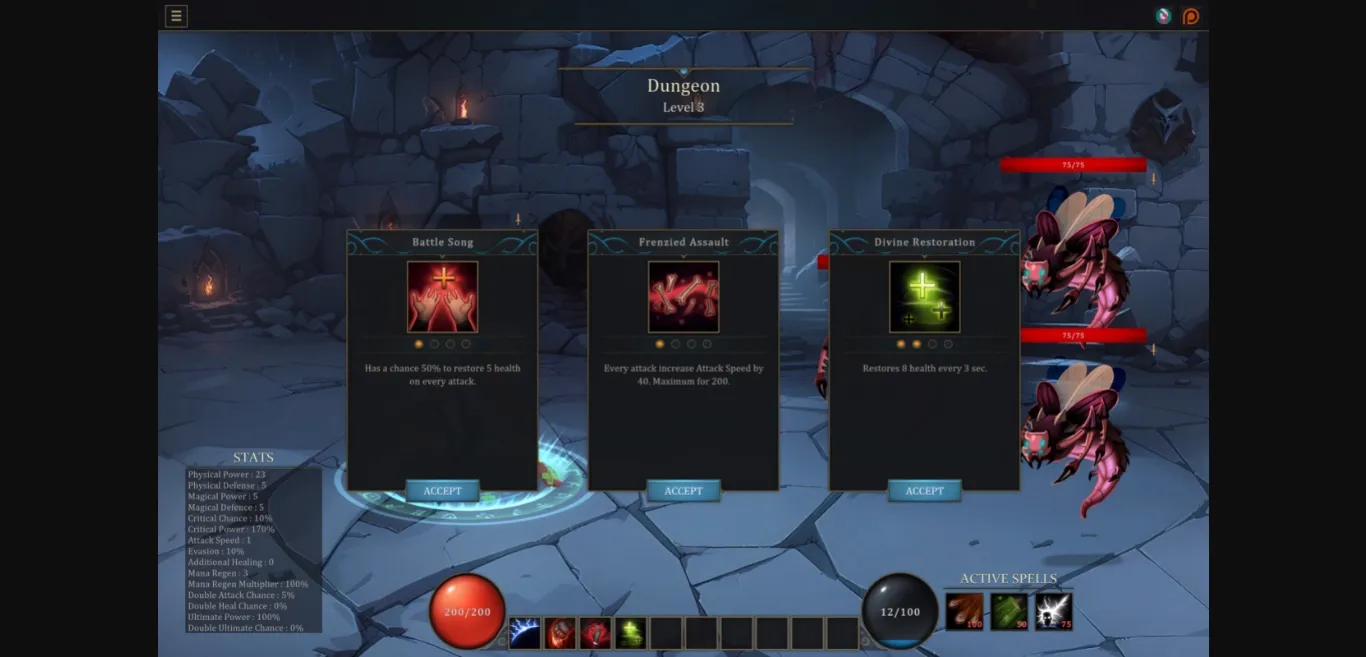This screenshot has width=1366, height=657.
Task: Select the green cross skill in hotbar
Action: point(630,633)
